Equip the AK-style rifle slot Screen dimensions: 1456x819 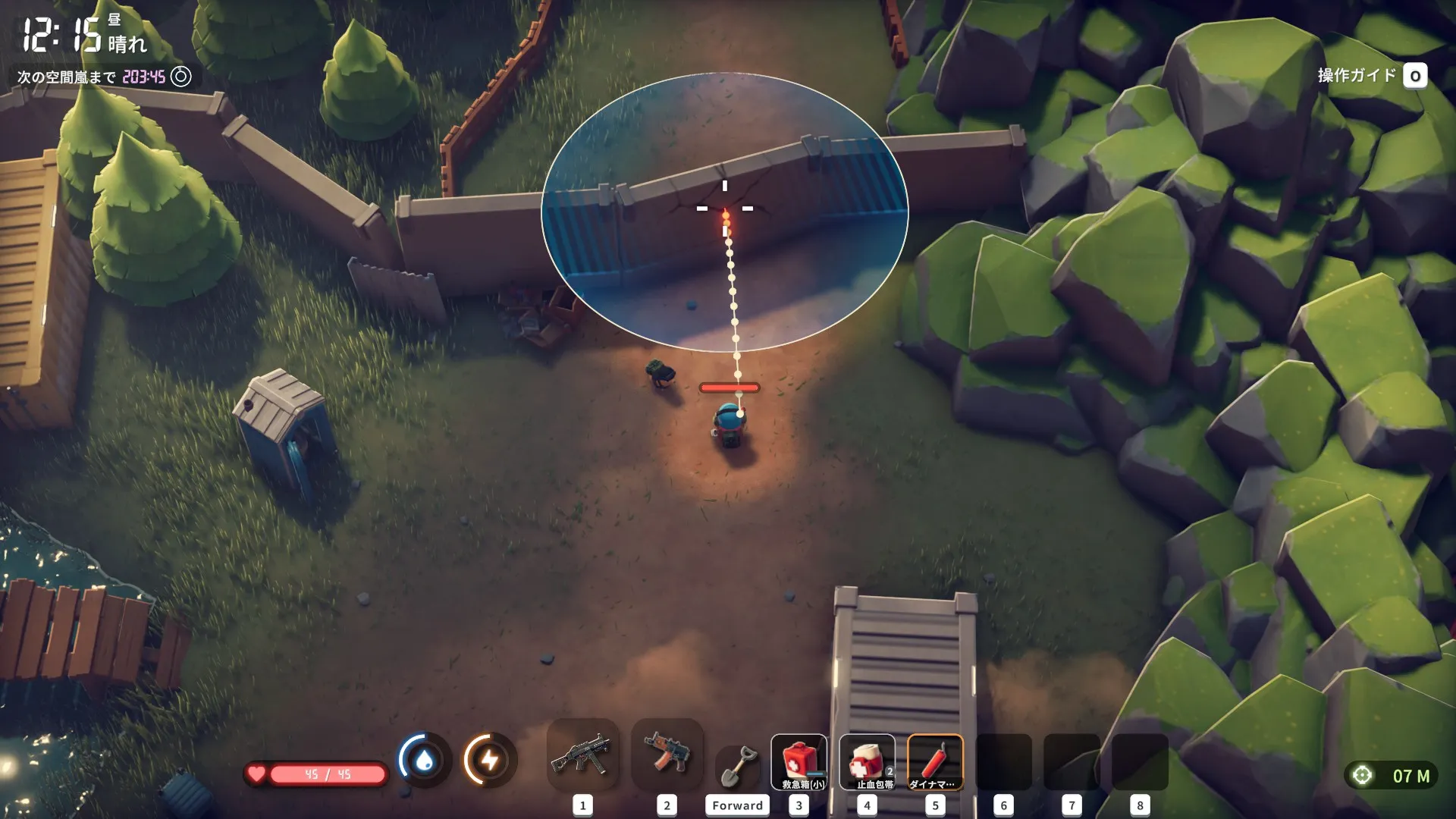667,757
